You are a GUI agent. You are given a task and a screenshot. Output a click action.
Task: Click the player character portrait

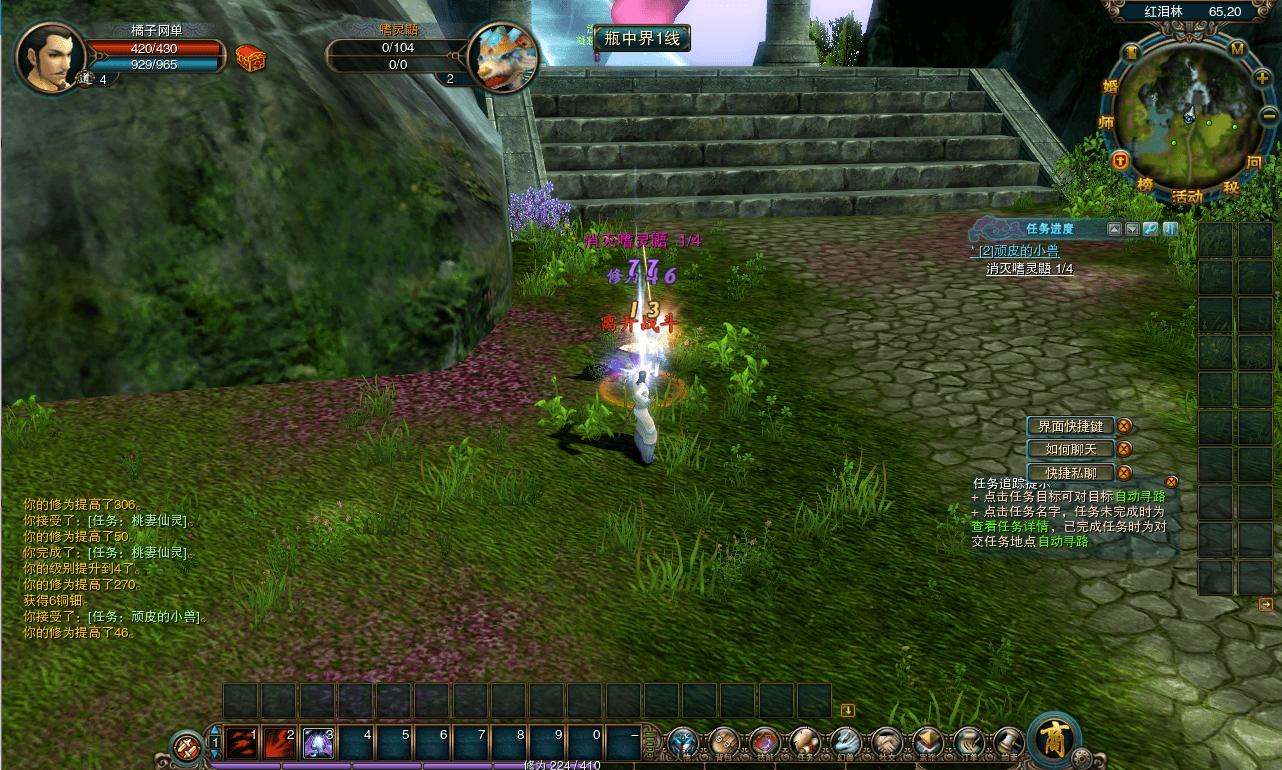point(49,55)
